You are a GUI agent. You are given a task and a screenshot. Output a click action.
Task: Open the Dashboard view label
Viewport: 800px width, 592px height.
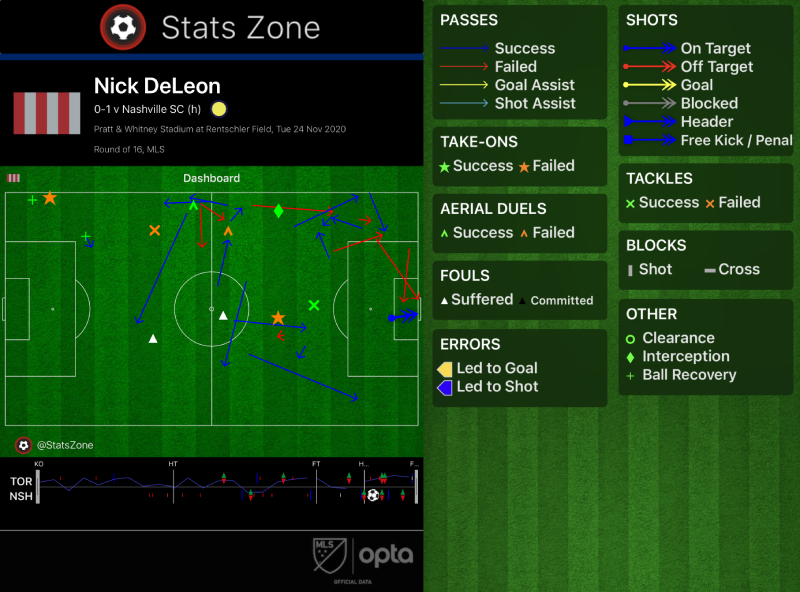(x=211, y=178)
